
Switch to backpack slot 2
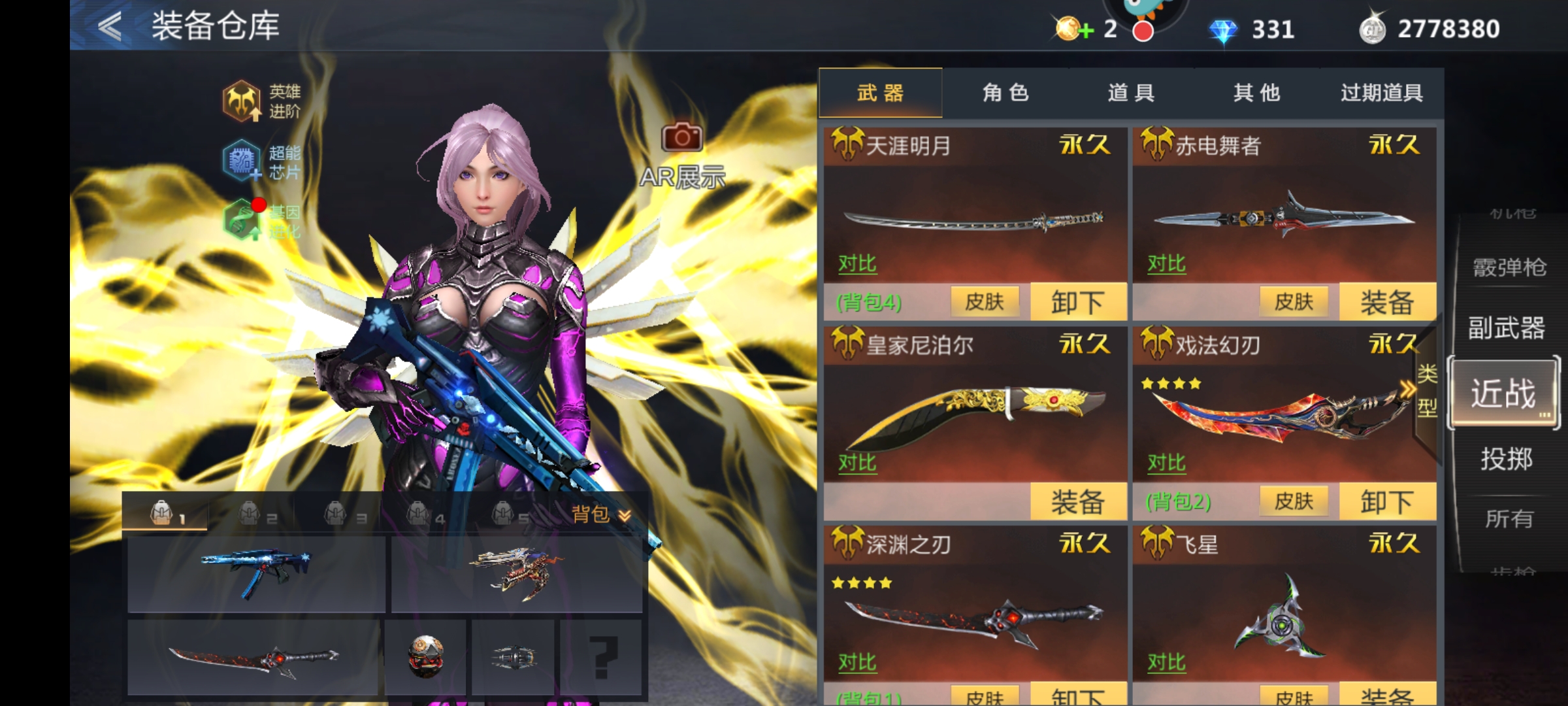[257, 515]
